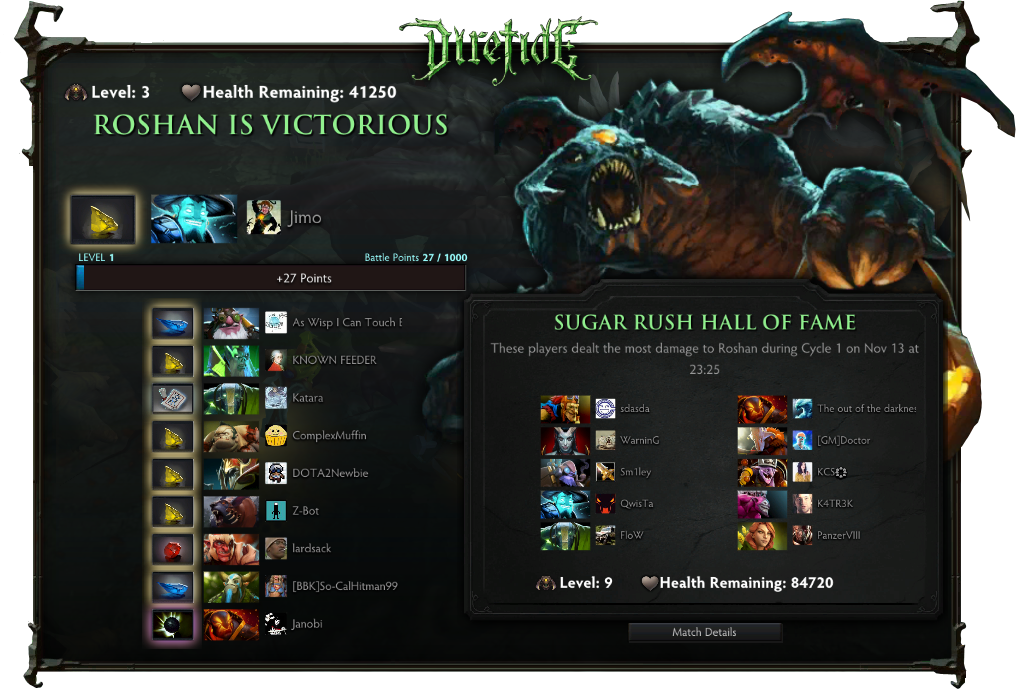Choose the [BBK]So-CalHitman99 player row
Screen dimensions: 1017x695
344,586
